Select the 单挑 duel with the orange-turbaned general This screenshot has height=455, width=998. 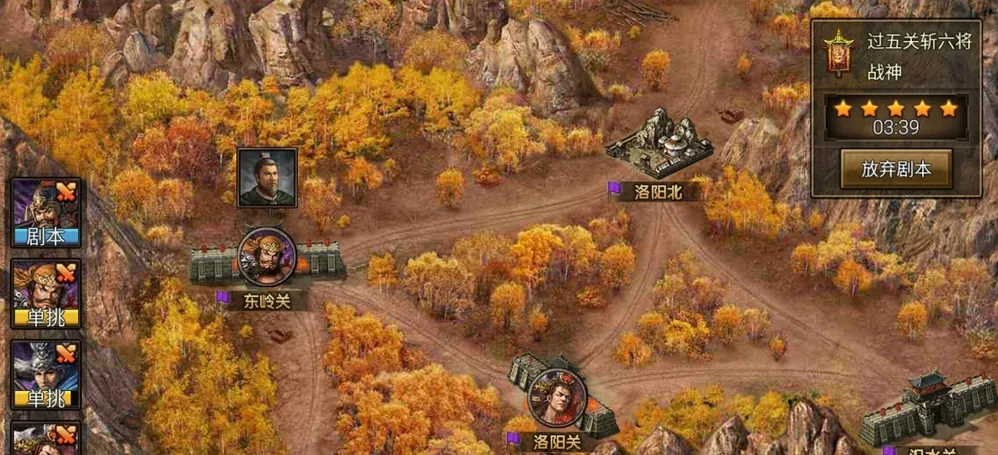[46, 293]
